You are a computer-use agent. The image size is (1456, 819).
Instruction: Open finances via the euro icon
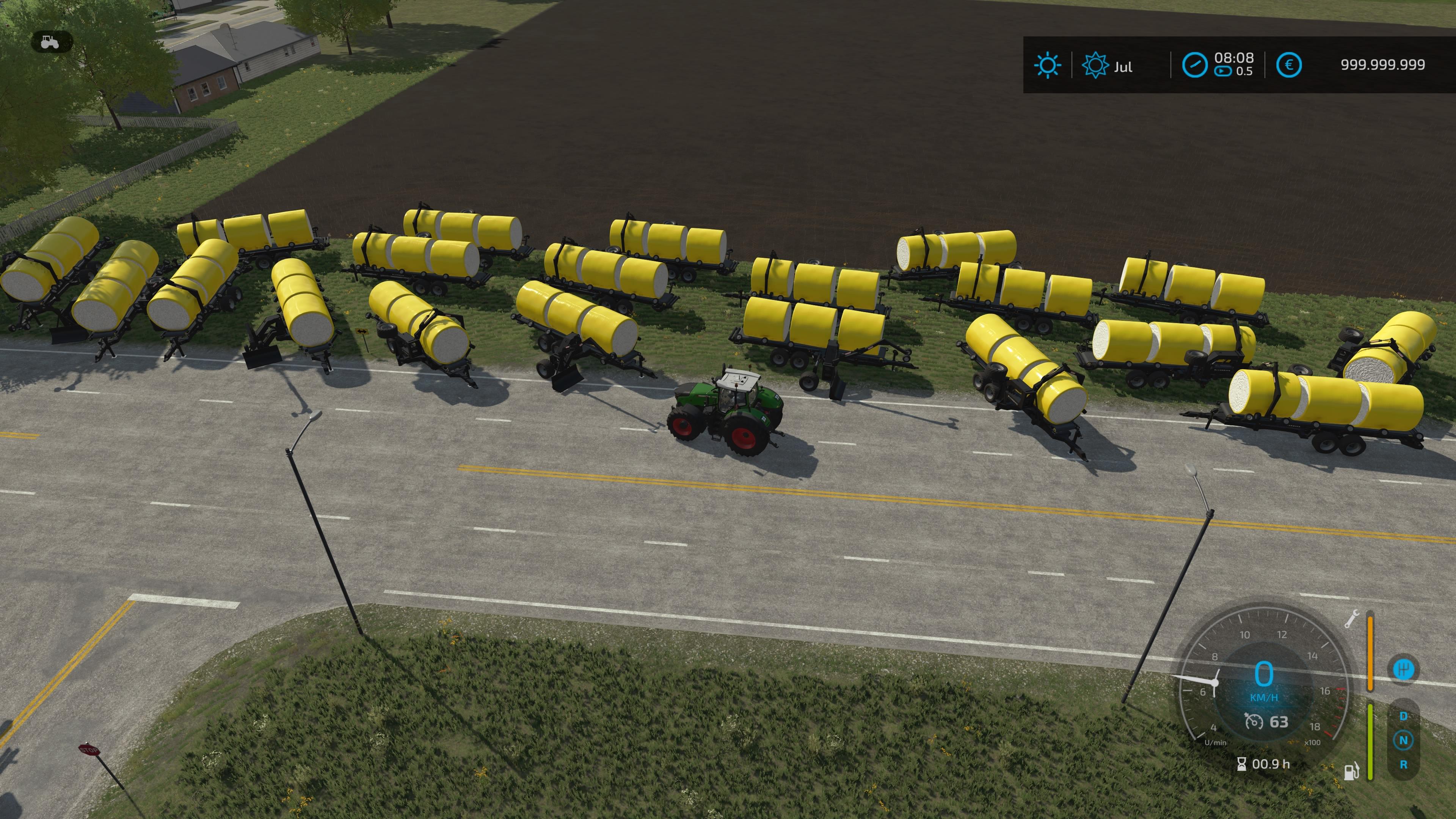click(1289, 65)
